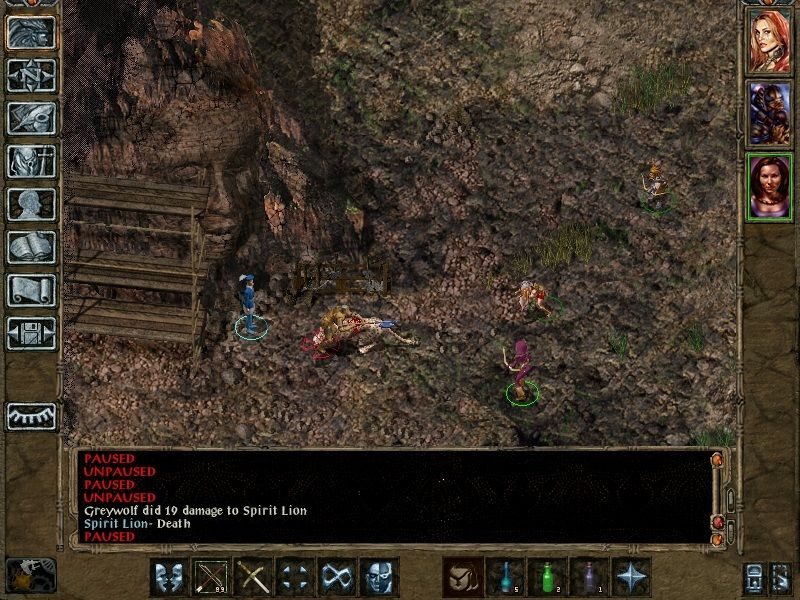Image resolution: width=800 pixels, height=600 pixels.
Task: Choose the crossed weapons quick slot
Action: point(253,577)
